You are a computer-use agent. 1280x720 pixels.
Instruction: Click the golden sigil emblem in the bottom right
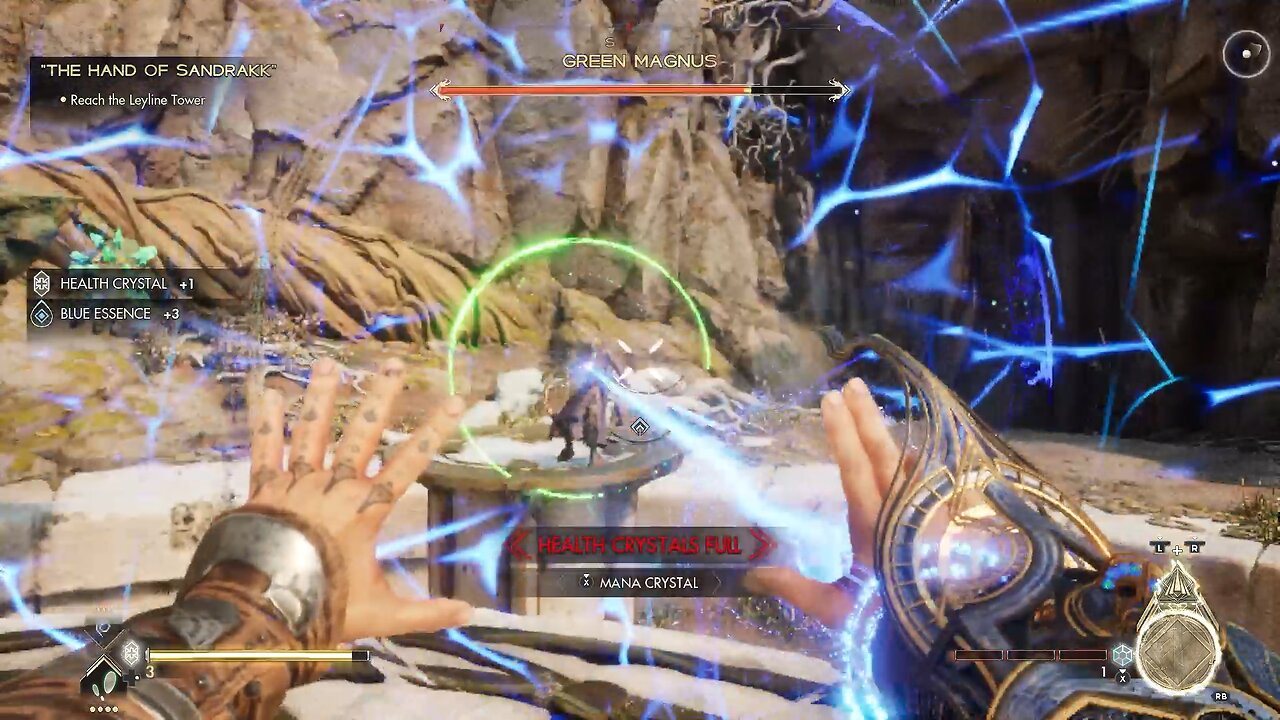pos(1178,648)
